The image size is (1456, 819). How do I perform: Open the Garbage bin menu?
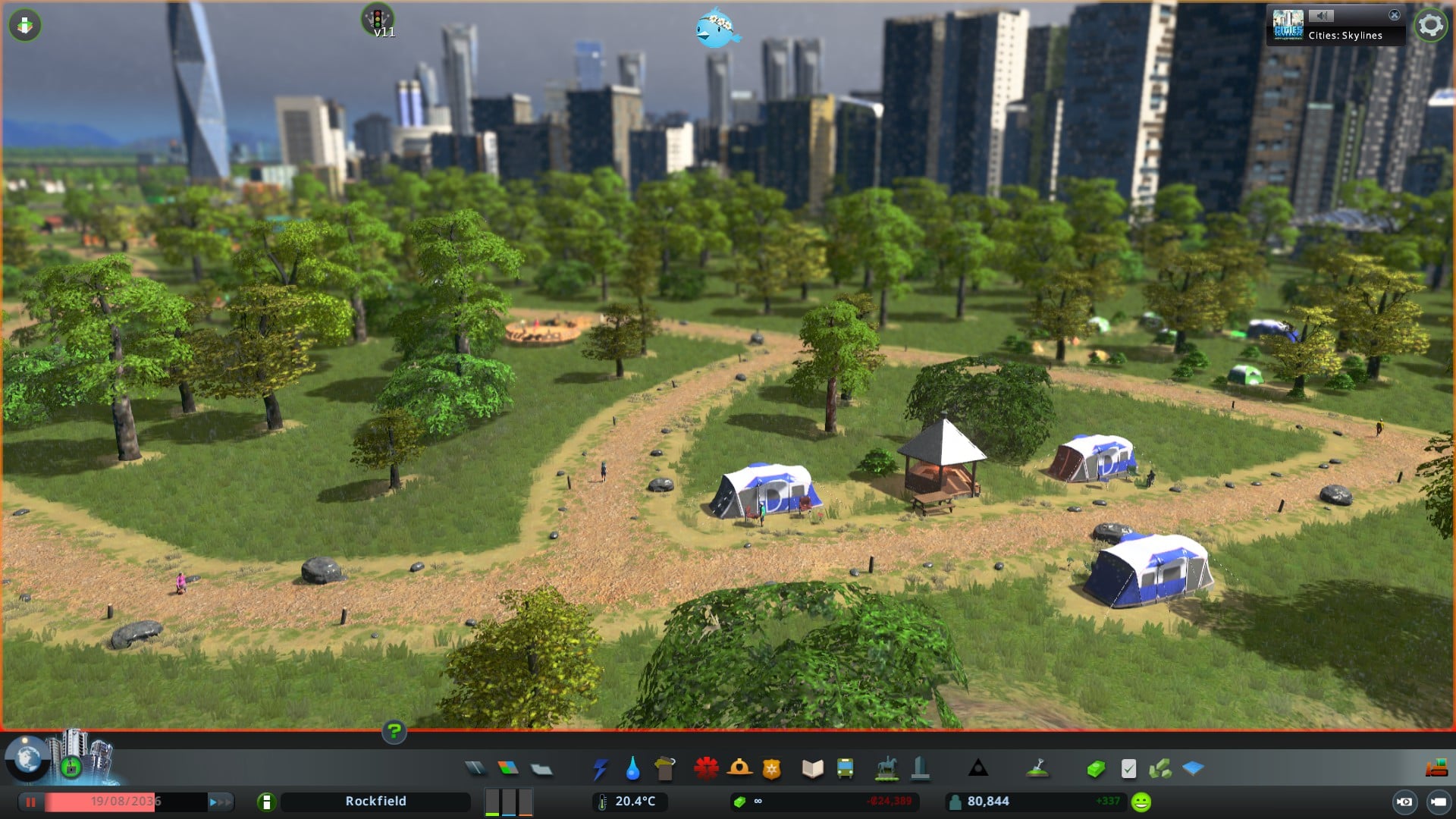(x=665, y=769)
